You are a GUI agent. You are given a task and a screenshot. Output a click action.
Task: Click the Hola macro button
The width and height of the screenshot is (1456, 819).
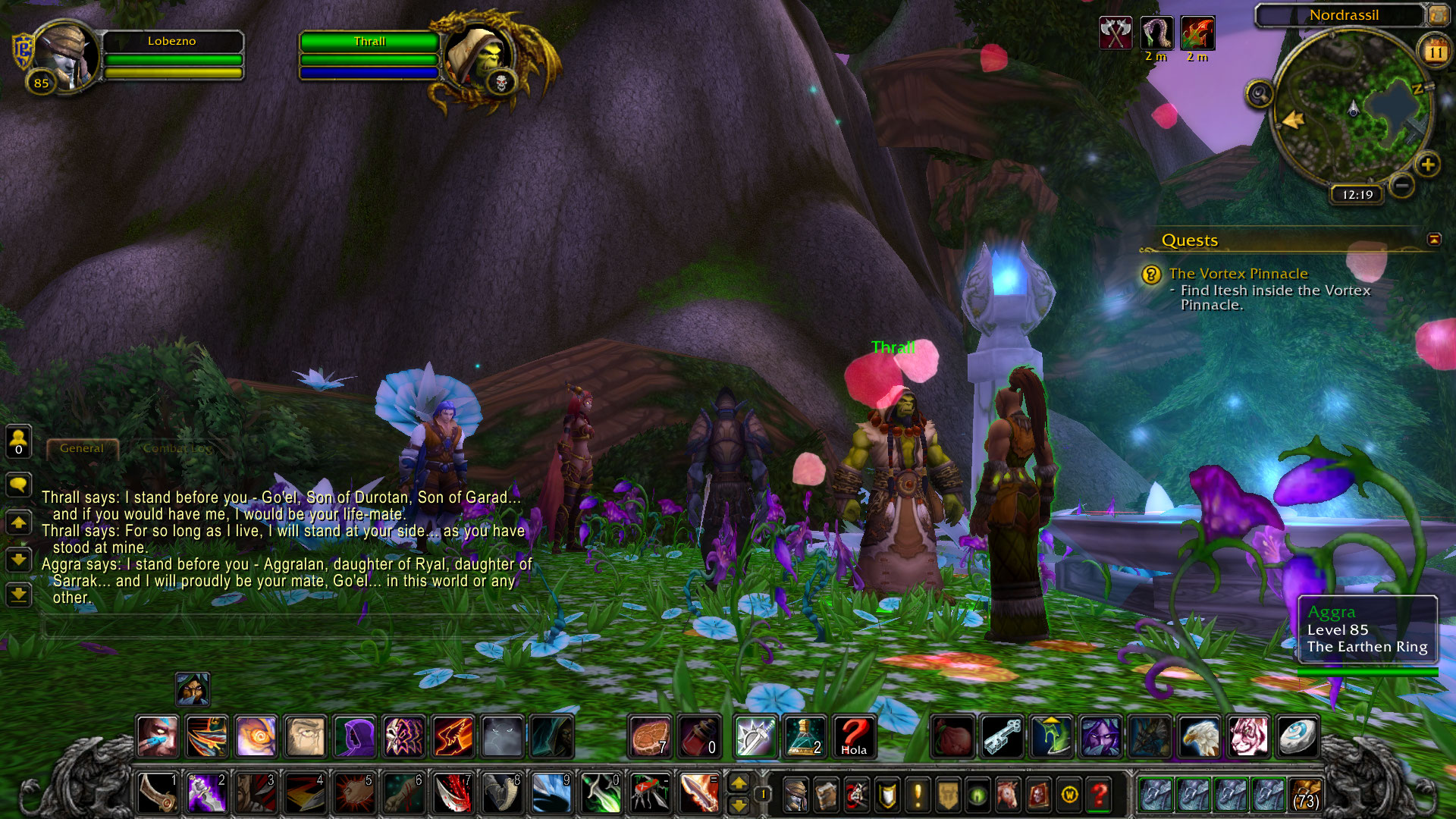tap(854, 736)
